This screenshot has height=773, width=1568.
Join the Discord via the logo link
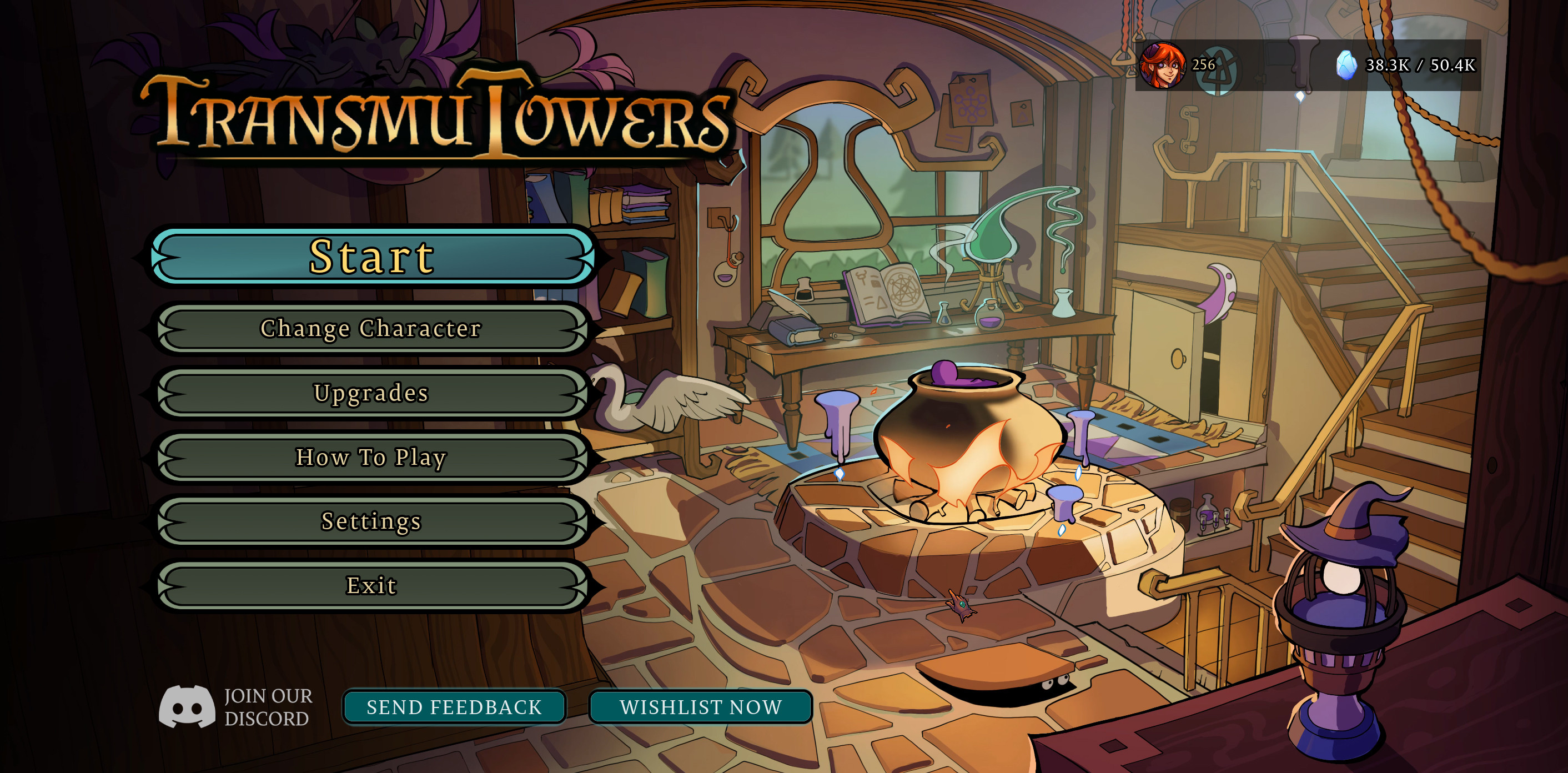(x=187, y=707)
